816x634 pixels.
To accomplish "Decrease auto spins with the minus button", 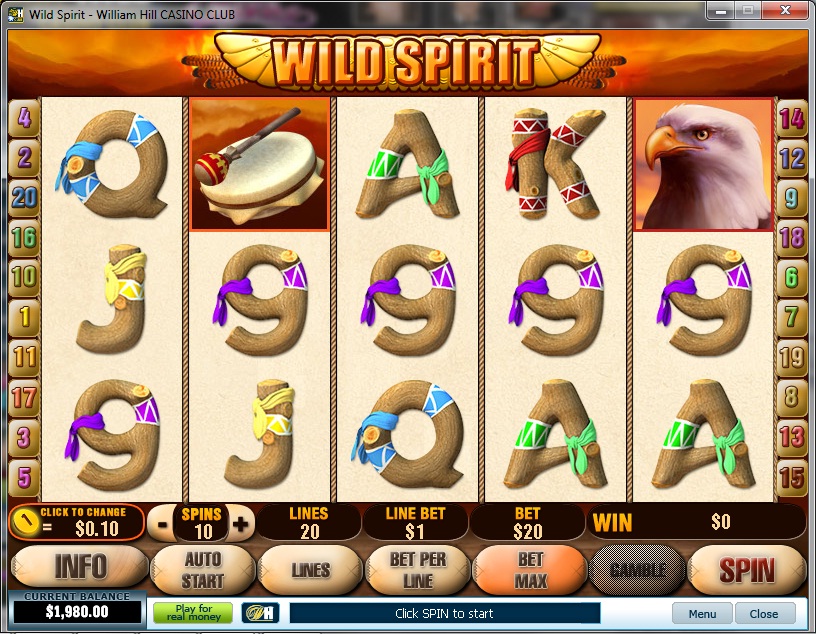I will point(161,523).
